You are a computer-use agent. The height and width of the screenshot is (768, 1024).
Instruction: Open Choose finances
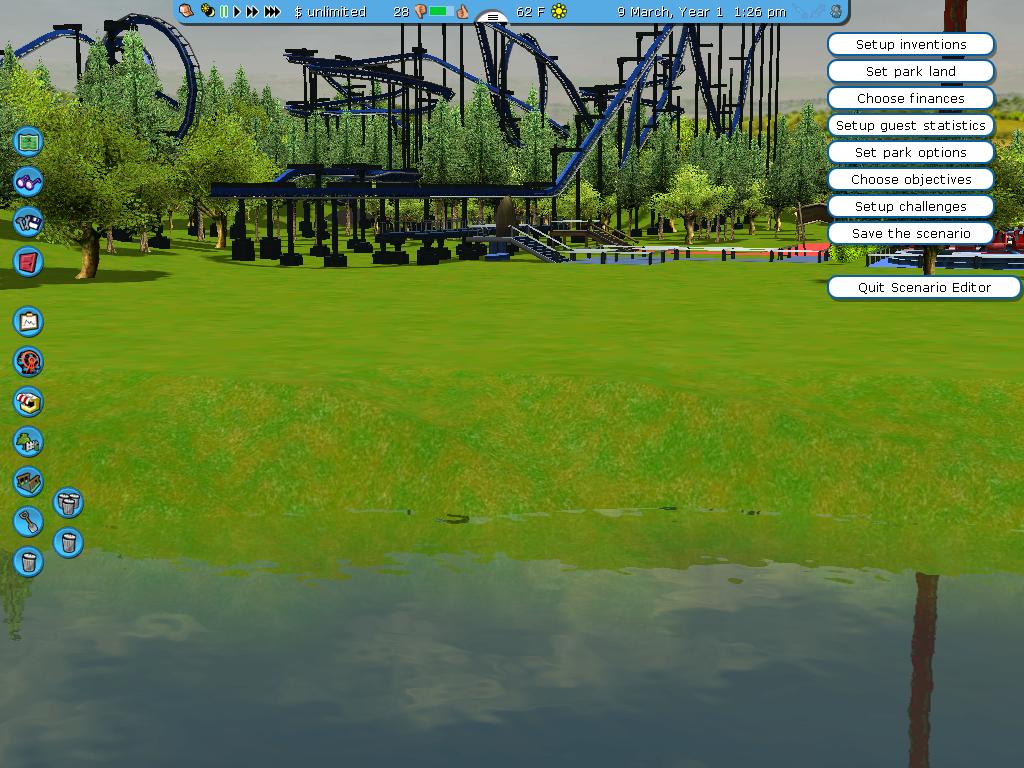click(910, 99)
